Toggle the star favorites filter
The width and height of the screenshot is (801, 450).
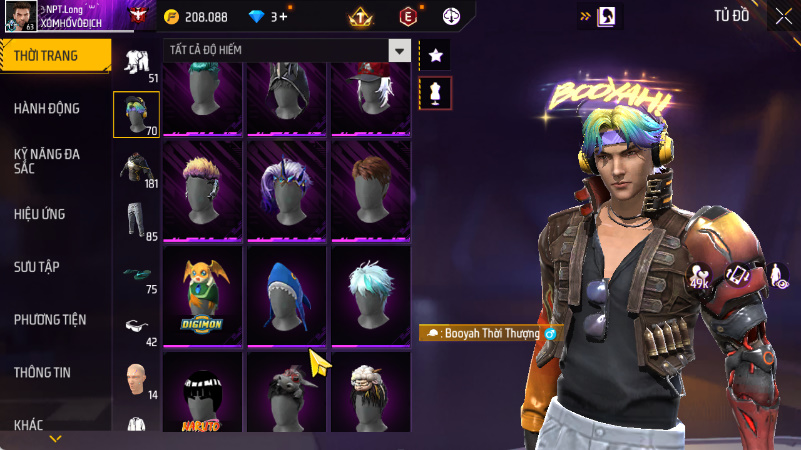click(435, 55)
